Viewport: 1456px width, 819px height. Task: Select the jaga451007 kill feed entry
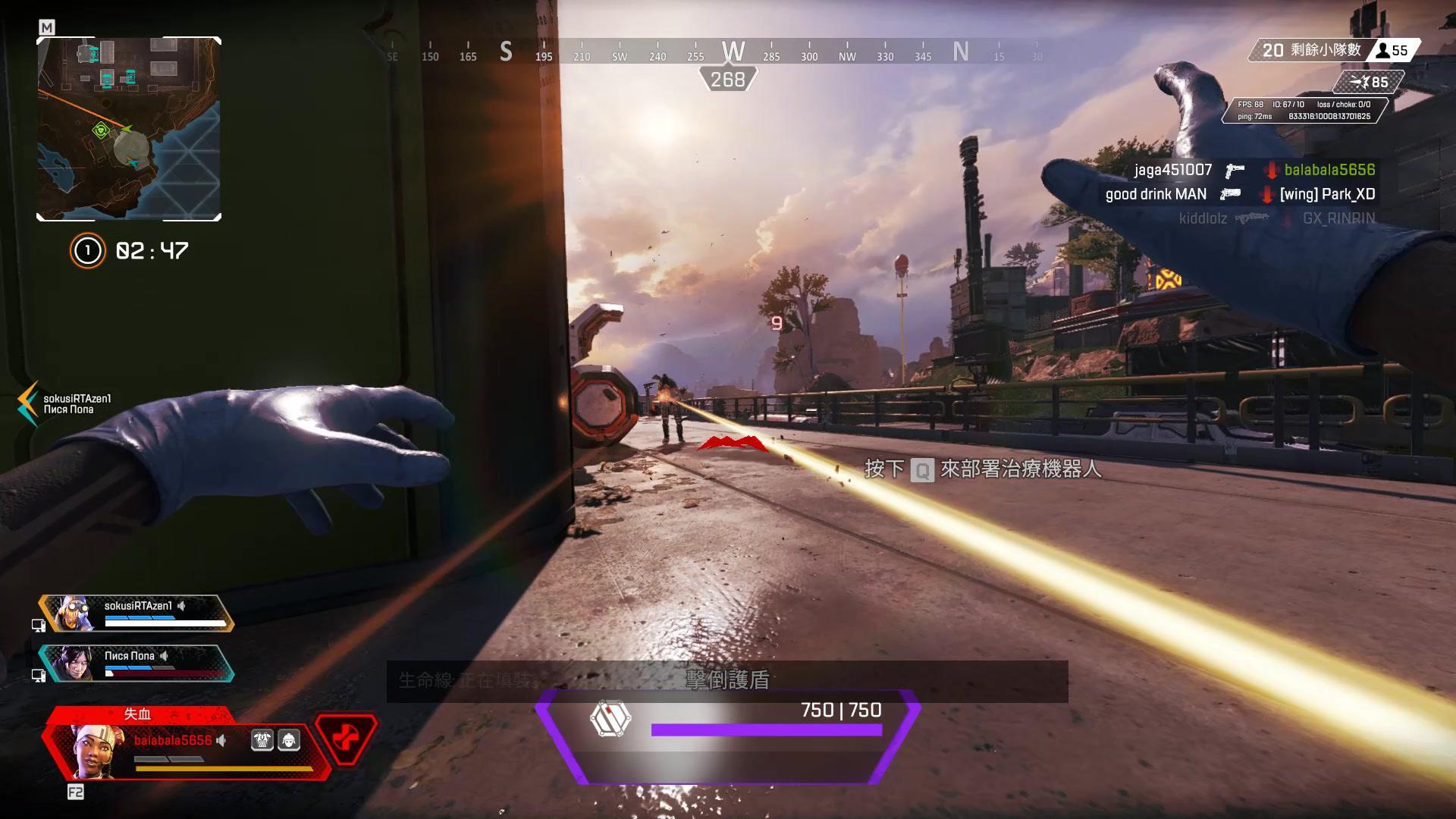1172,170
